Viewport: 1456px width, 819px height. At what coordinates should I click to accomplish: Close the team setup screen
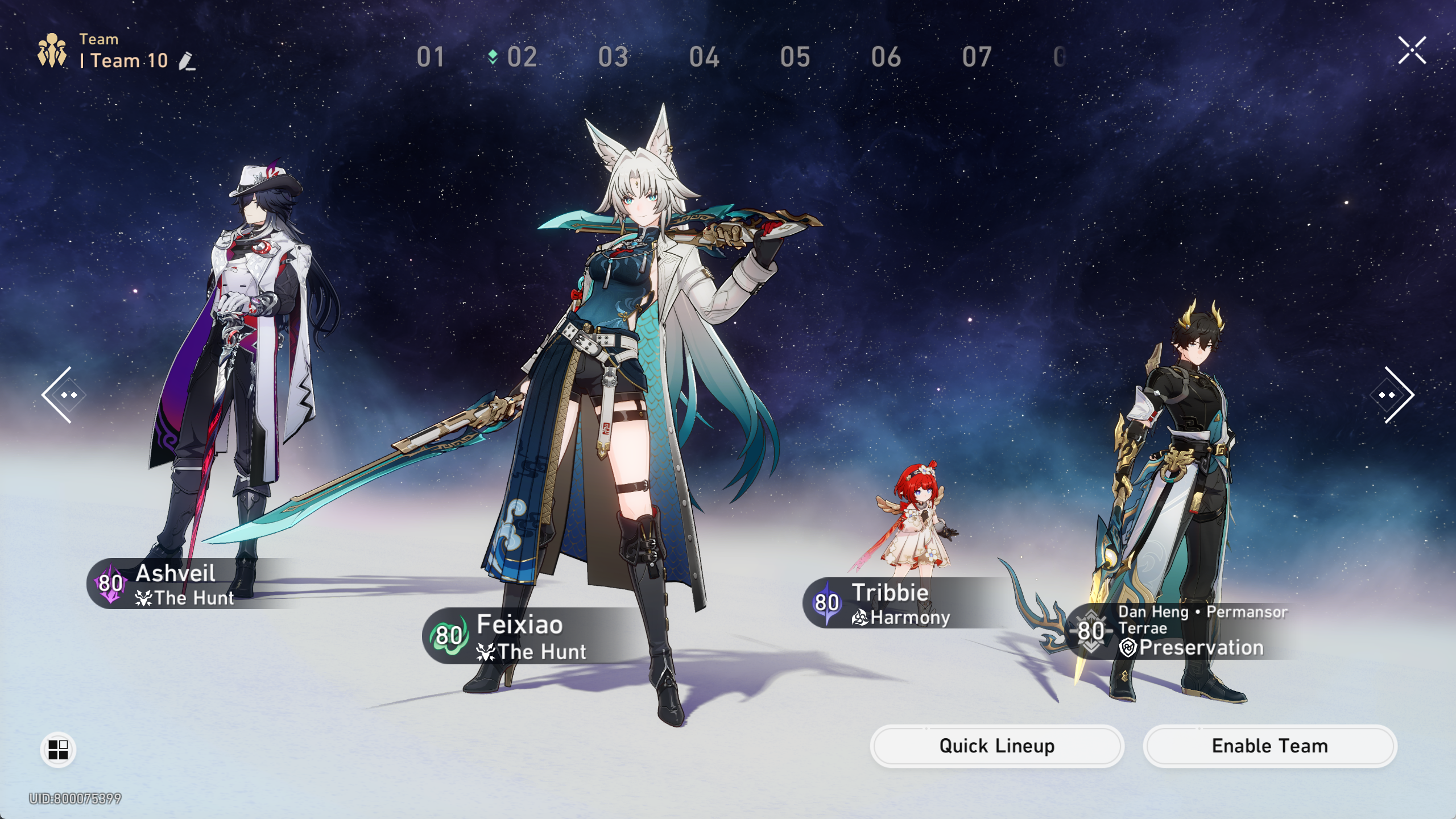tap(1412, 51)
